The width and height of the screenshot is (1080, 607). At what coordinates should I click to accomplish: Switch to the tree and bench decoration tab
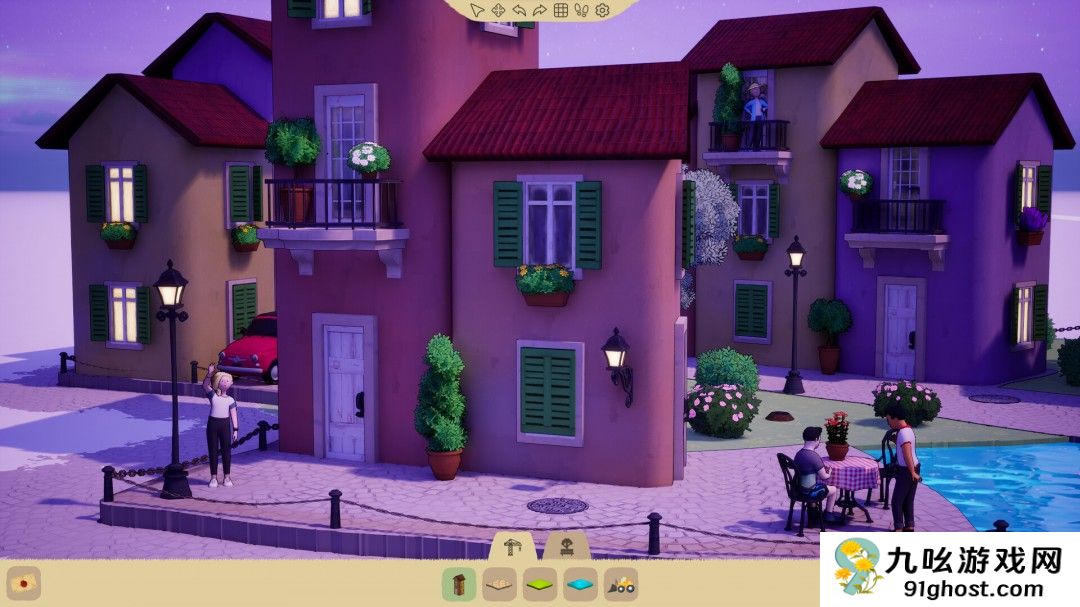tap(565, 547)
